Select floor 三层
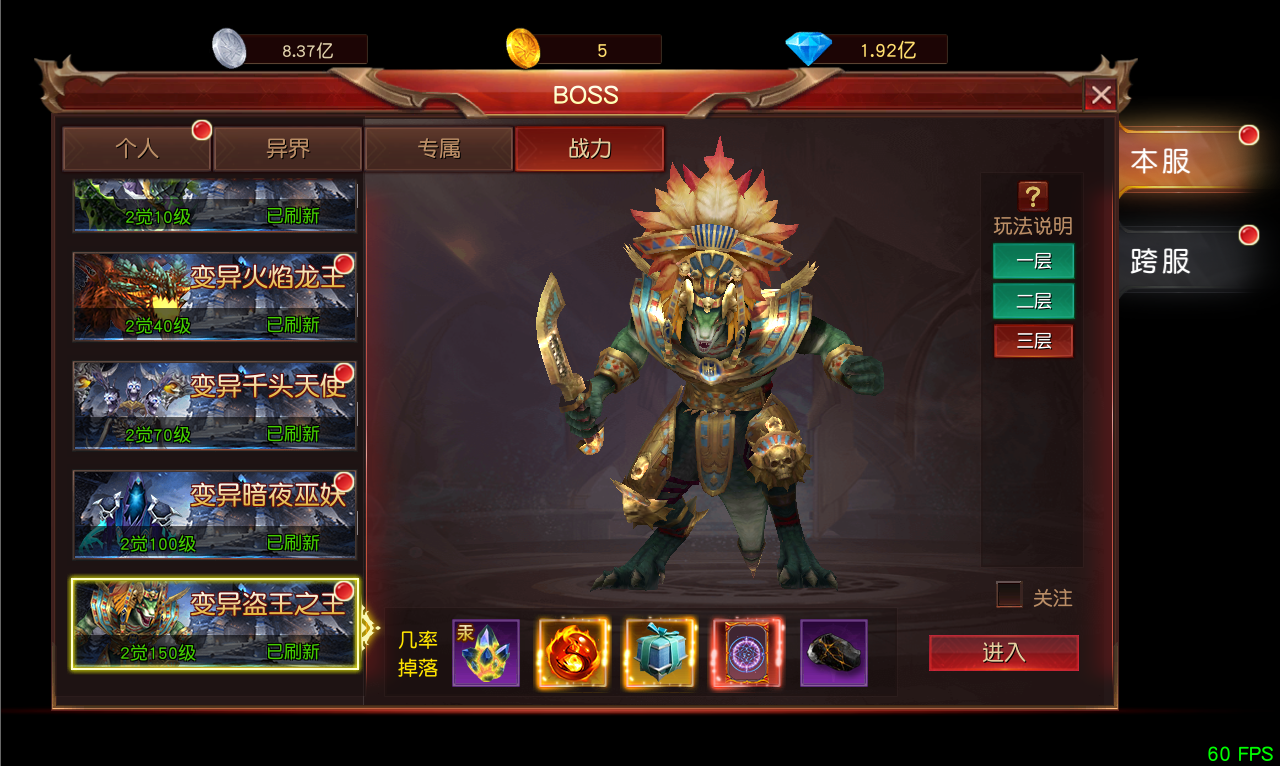Viewport: 1280px width, 766px height. coord(1033,341)
